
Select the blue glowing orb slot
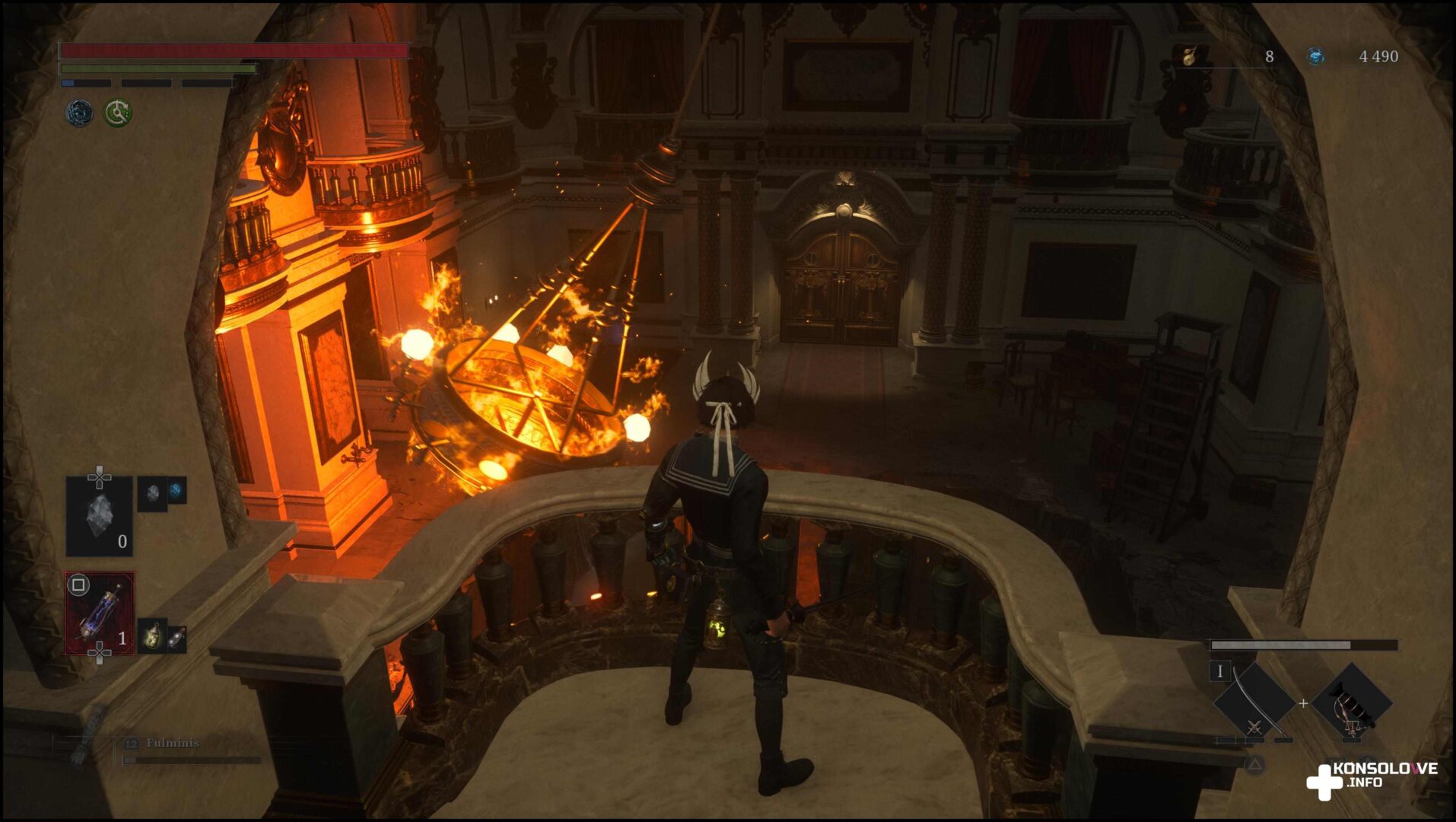point(176,491)
